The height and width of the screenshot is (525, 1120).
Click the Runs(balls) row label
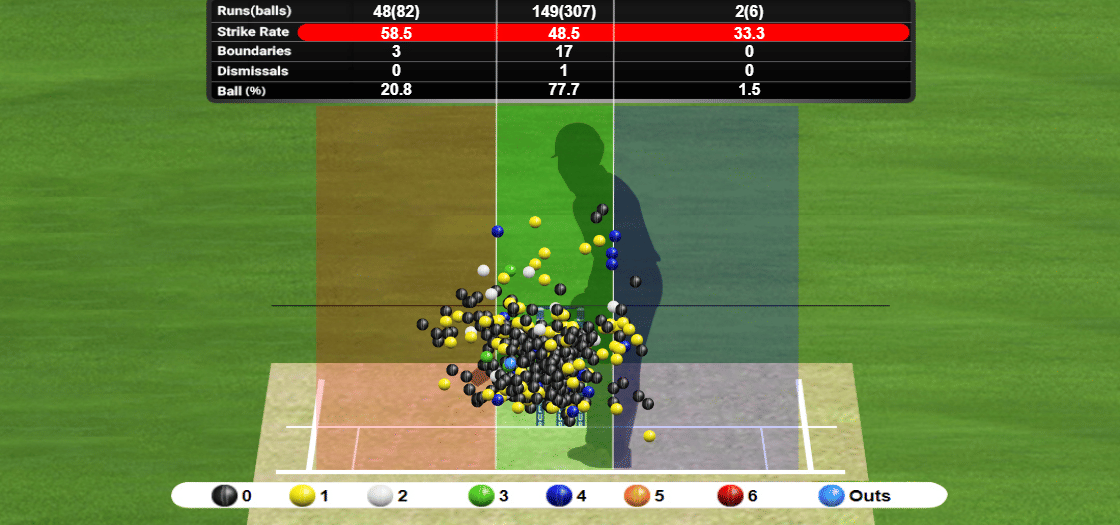tap(253, 11)
